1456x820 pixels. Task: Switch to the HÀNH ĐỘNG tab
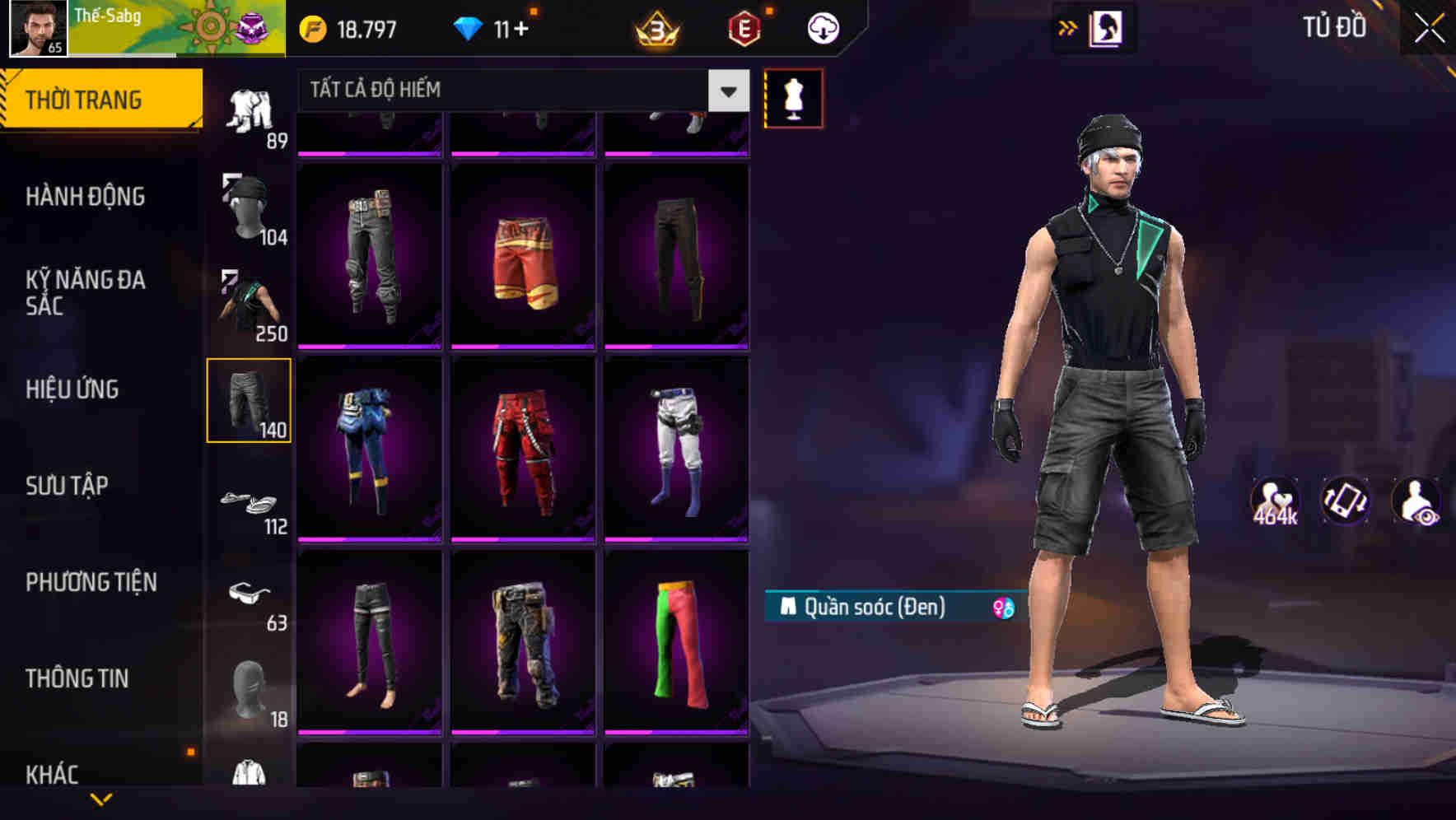86,197
